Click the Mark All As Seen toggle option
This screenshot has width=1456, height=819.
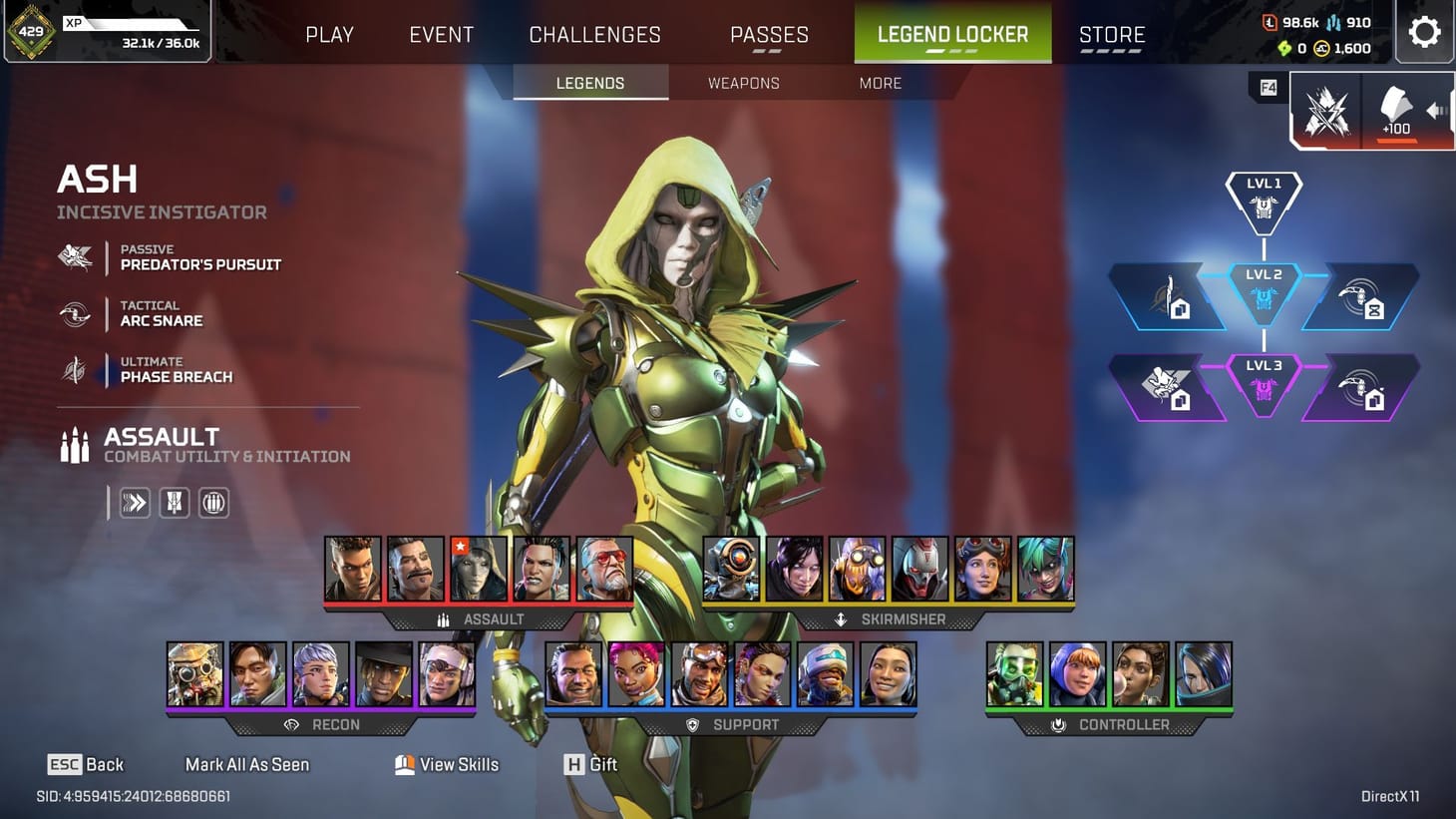(246, 764)
